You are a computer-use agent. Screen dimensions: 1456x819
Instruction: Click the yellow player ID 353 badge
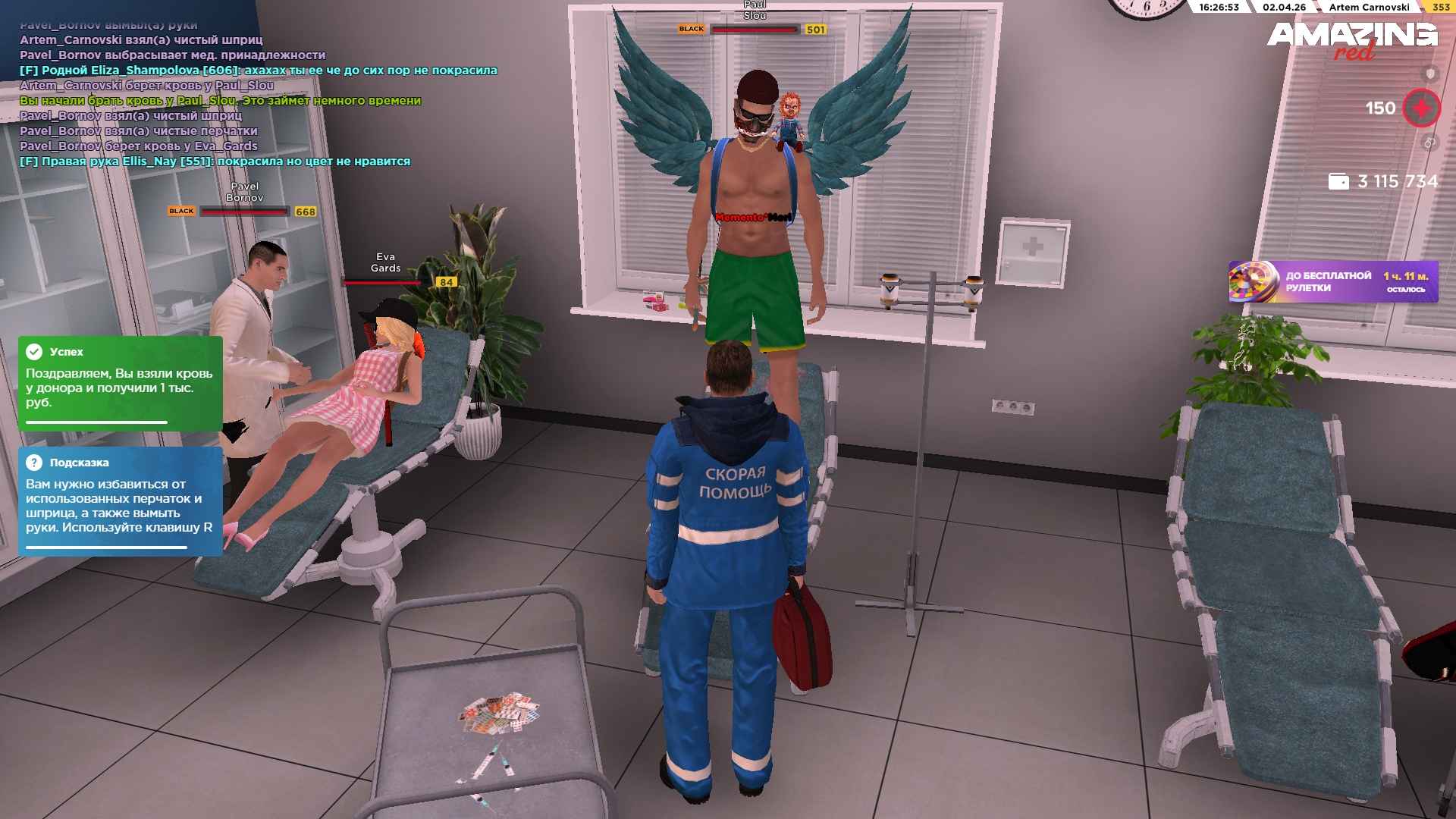[1441, 8]
